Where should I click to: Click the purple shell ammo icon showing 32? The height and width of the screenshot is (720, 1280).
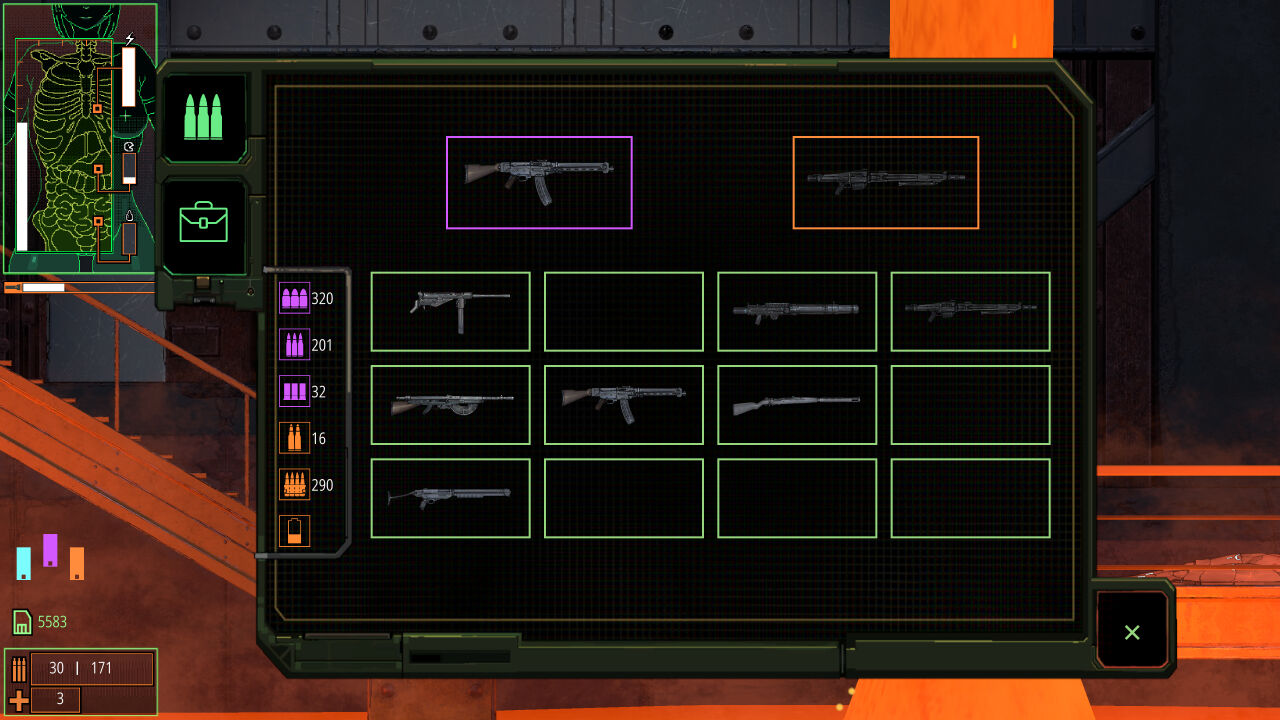[294, 391]
